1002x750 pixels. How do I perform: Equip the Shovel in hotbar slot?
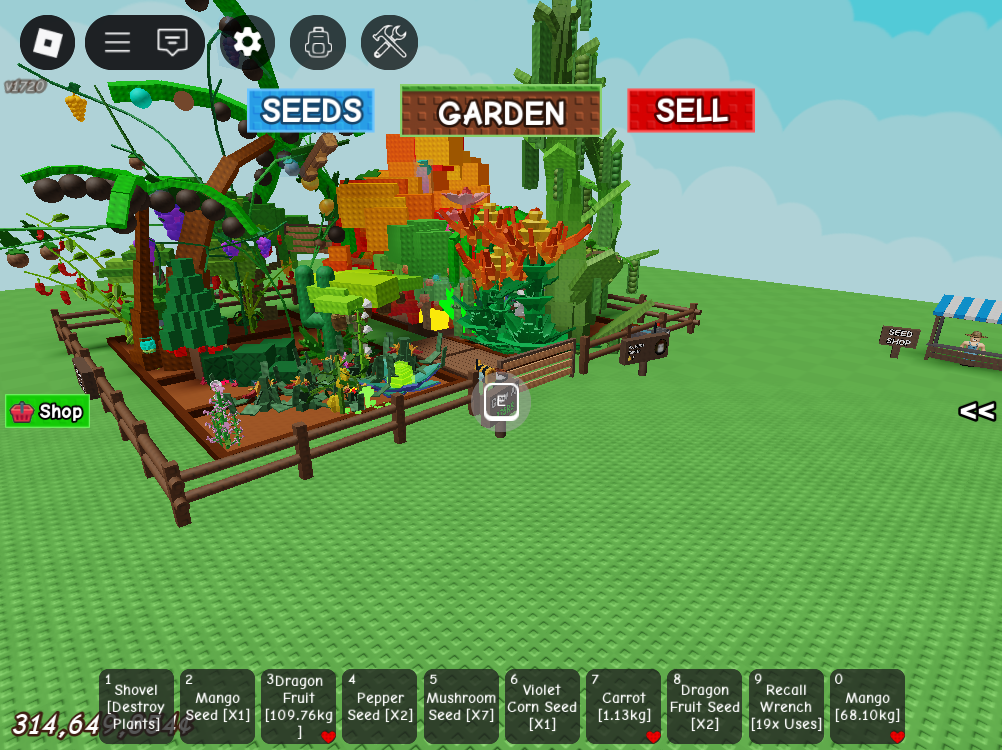(x=136, y=706)
